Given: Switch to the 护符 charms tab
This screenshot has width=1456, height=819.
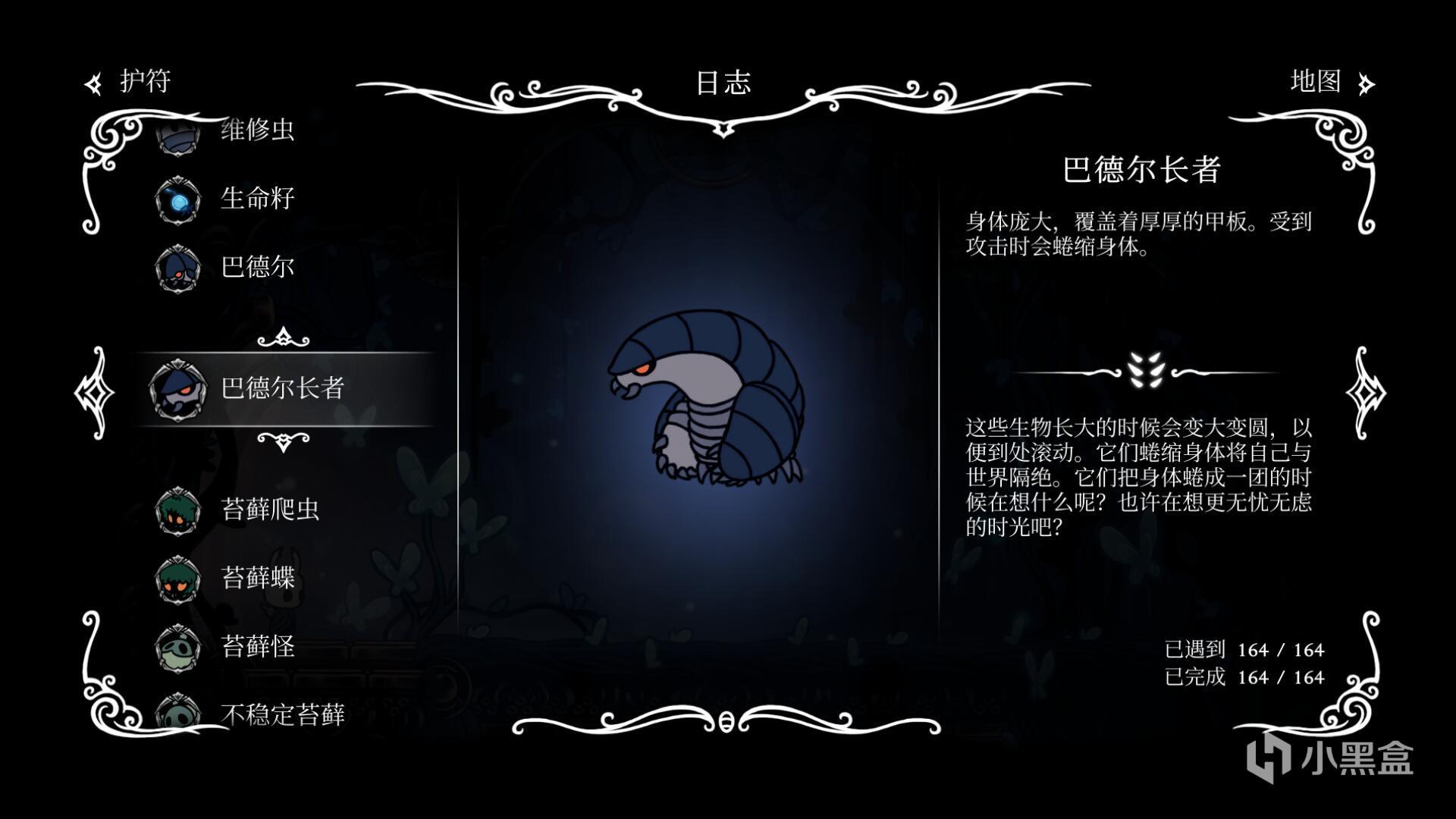Looking at the screenshot, I should (130, 82).
